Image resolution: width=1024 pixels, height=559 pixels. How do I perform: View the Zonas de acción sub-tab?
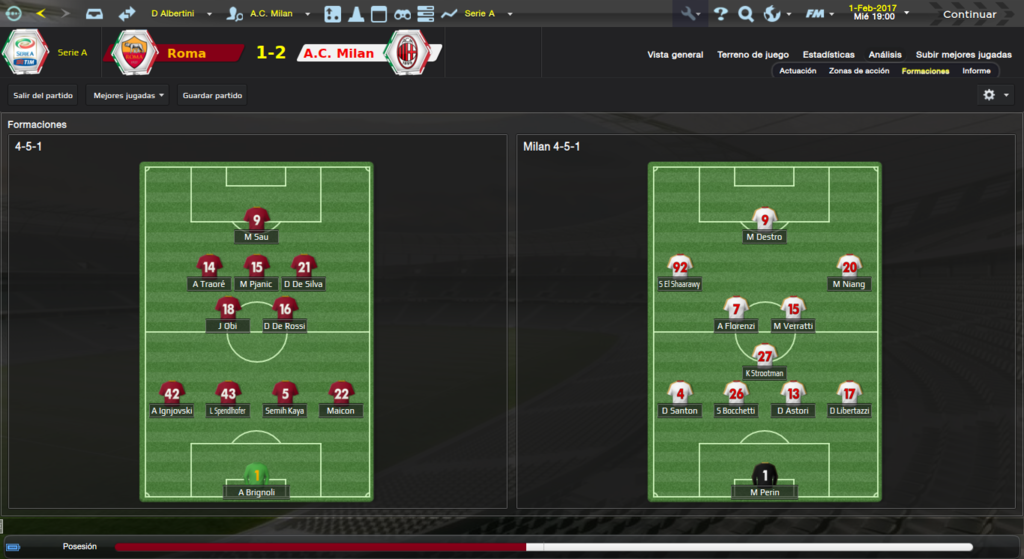point(859,71)
